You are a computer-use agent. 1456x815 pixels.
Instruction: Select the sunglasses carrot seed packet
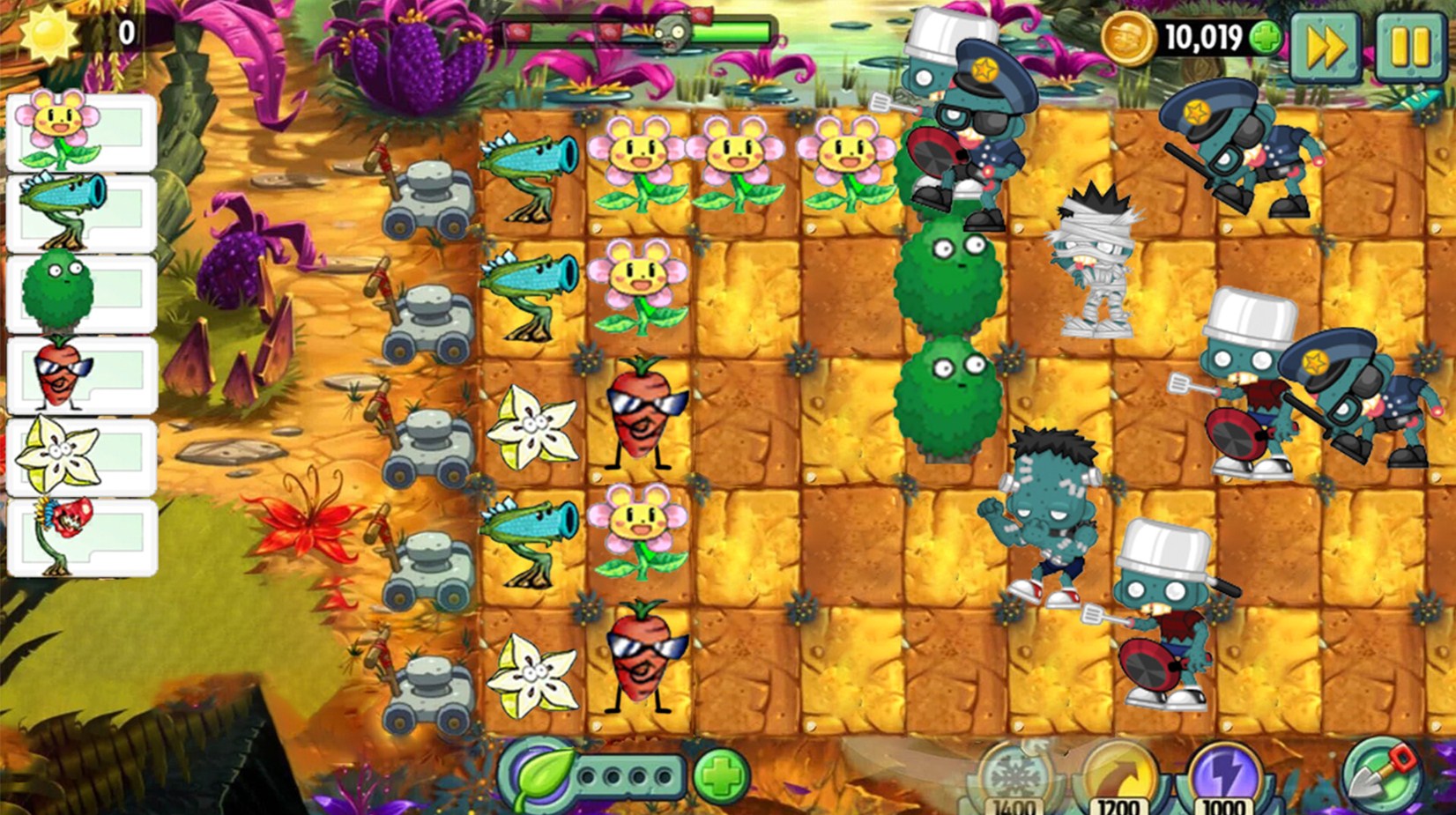[81, 375]
